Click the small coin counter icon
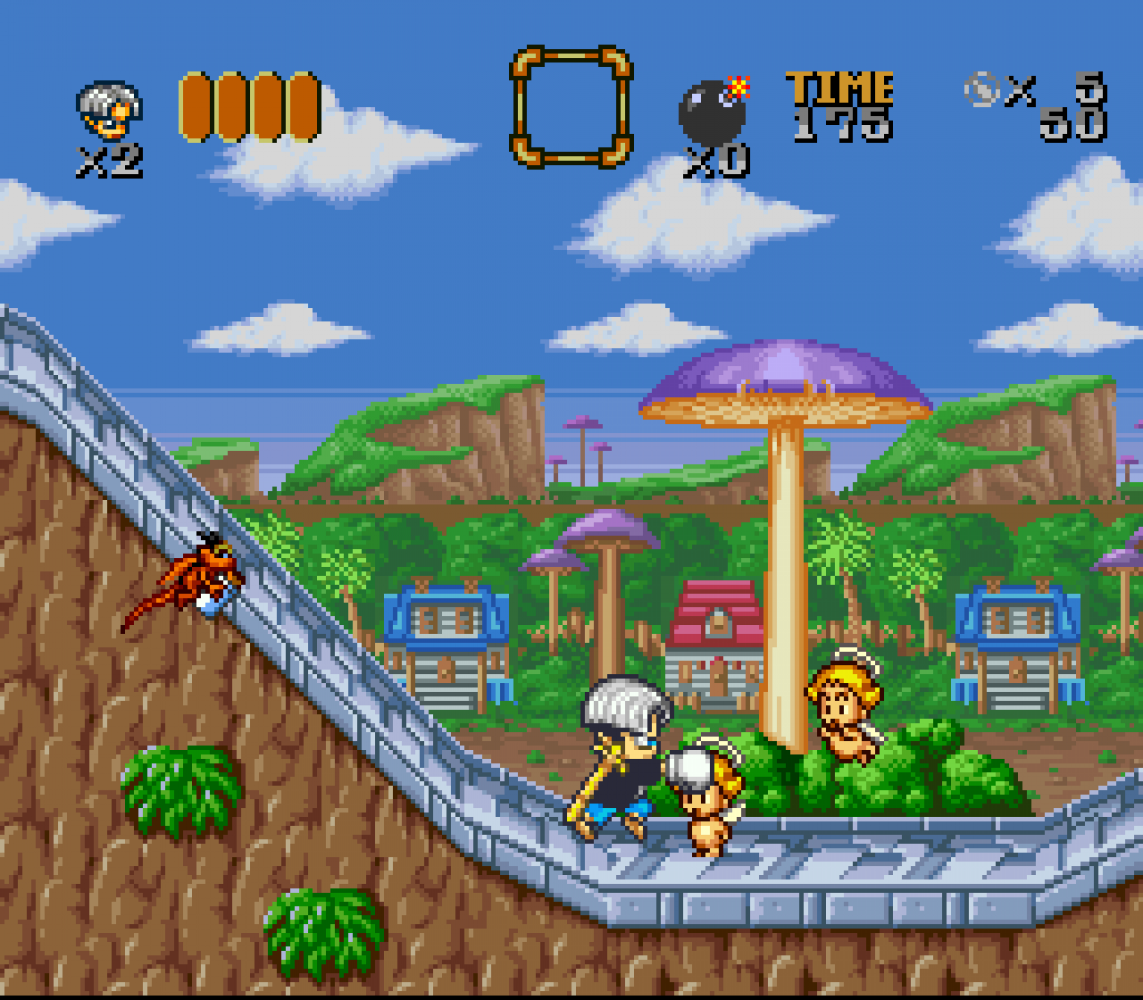Screen dimensions: 1143x1000 click(x=981, y=91)
